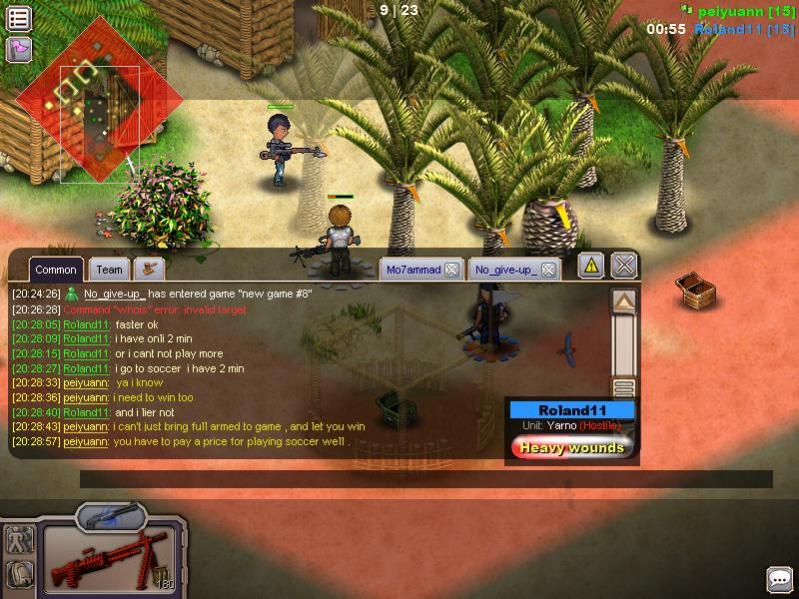The width and height of the screenshot is (799, 599).
Task: Switch to the Common chat tab
Action: [x=56, y=269]
